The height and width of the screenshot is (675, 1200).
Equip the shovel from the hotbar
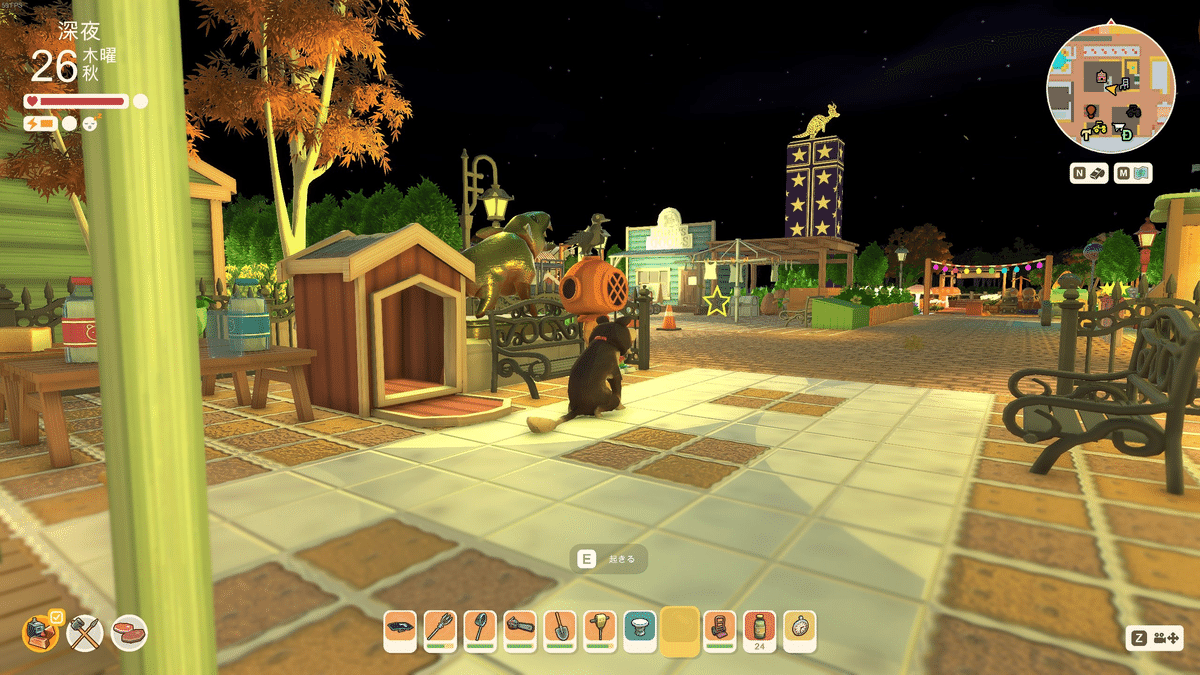[560, 629]
